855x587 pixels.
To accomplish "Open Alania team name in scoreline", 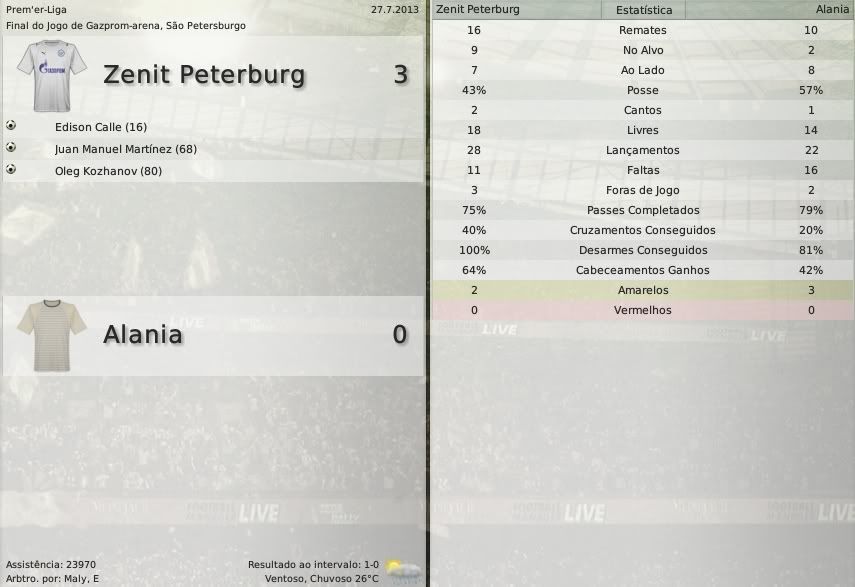I will (x=143, y=335).
